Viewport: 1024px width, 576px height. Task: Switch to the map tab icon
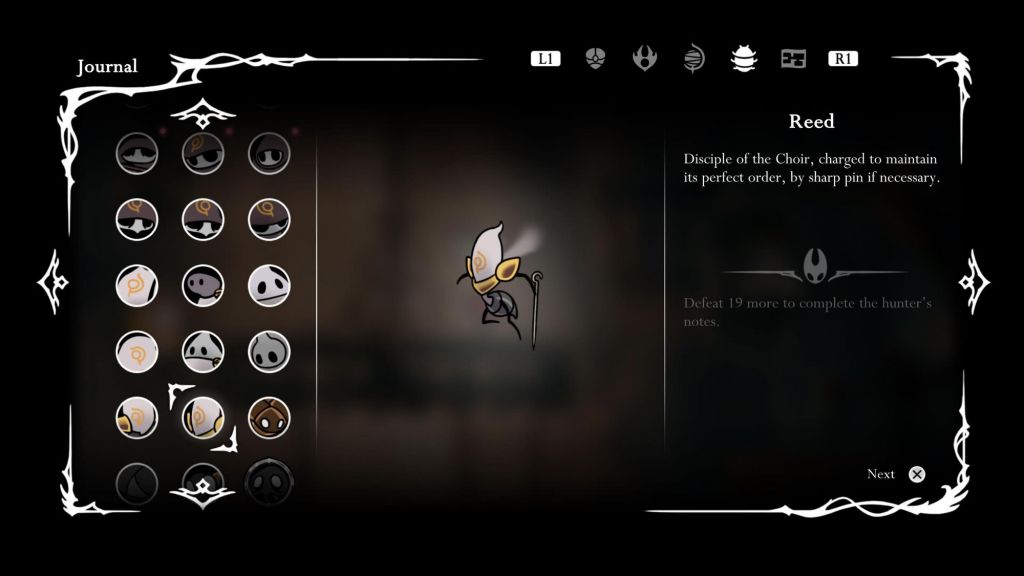(x=793, y=59)
